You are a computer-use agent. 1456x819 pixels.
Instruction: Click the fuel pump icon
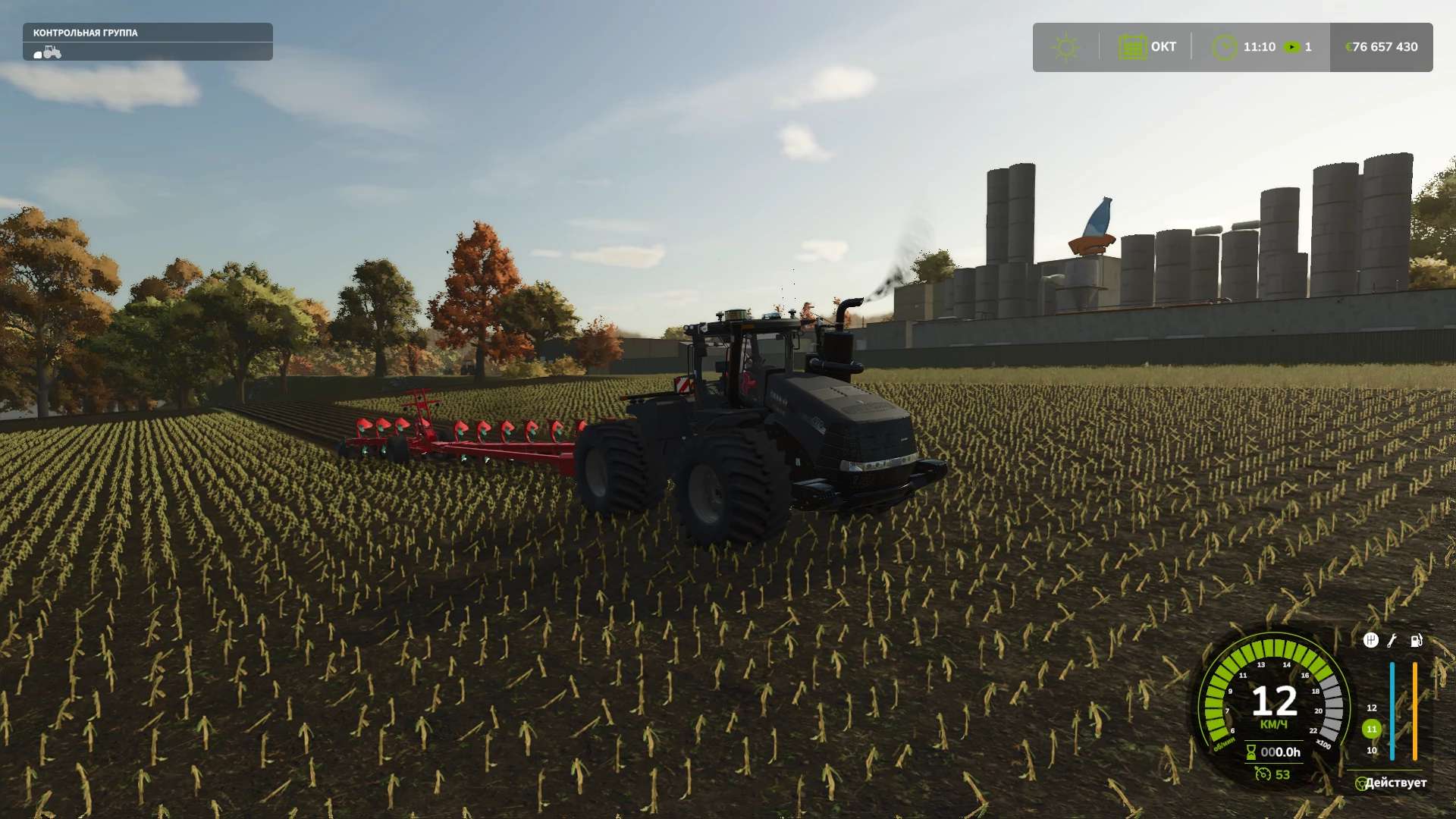(1416, 641)
